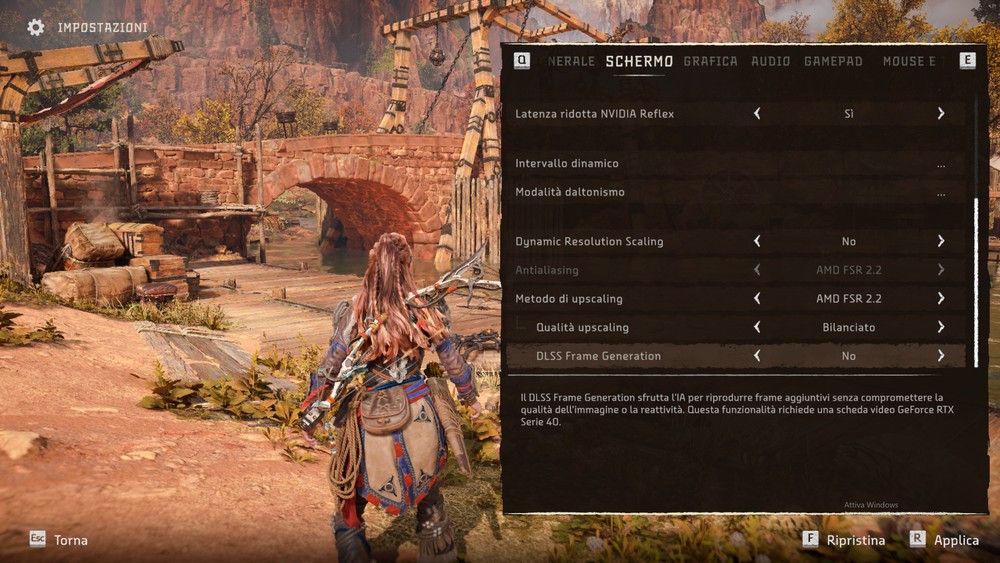Click left arrow for Latenza ridotta NVIDIA Reflex

point(757,114)
